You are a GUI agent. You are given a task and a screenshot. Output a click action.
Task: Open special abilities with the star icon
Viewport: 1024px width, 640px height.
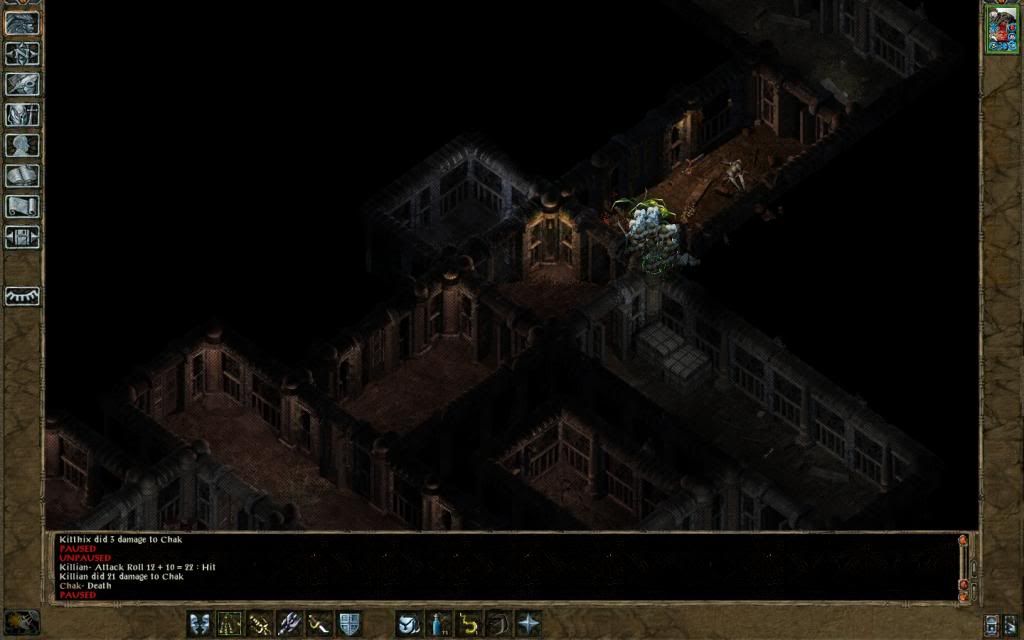(527, 623)
